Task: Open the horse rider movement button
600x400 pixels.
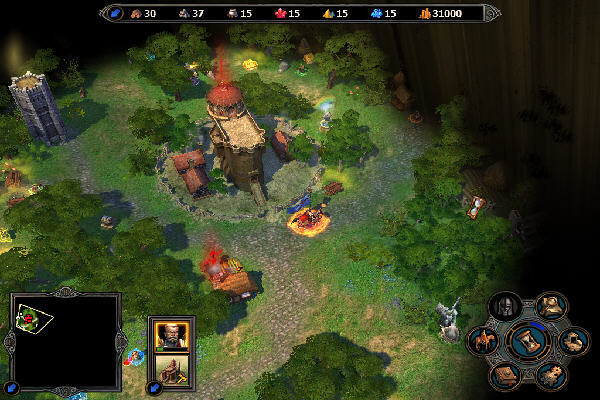Action: pos(483,342)
